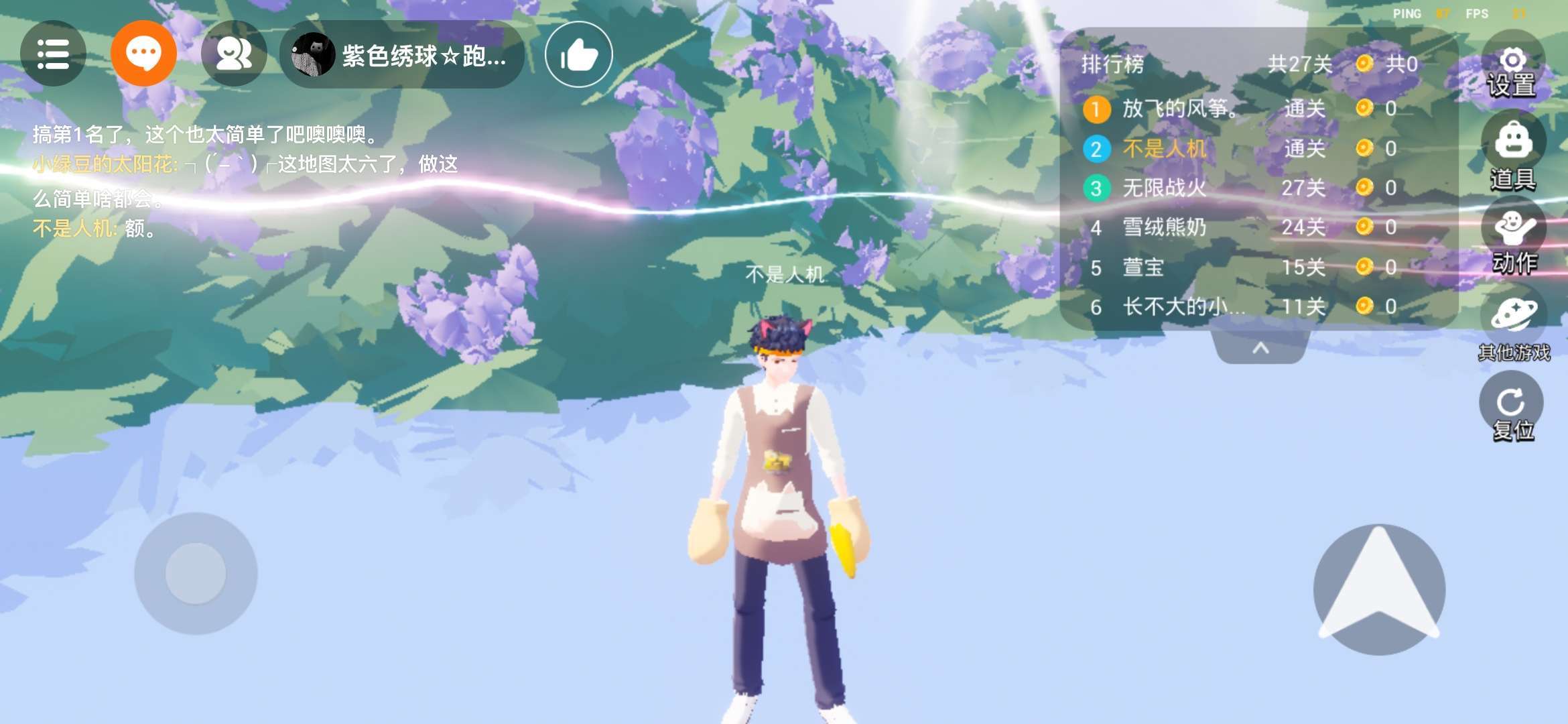Screen dimensions: 1568x724
Task: Tap 复位 to reset position
Action: (1512, 412)
